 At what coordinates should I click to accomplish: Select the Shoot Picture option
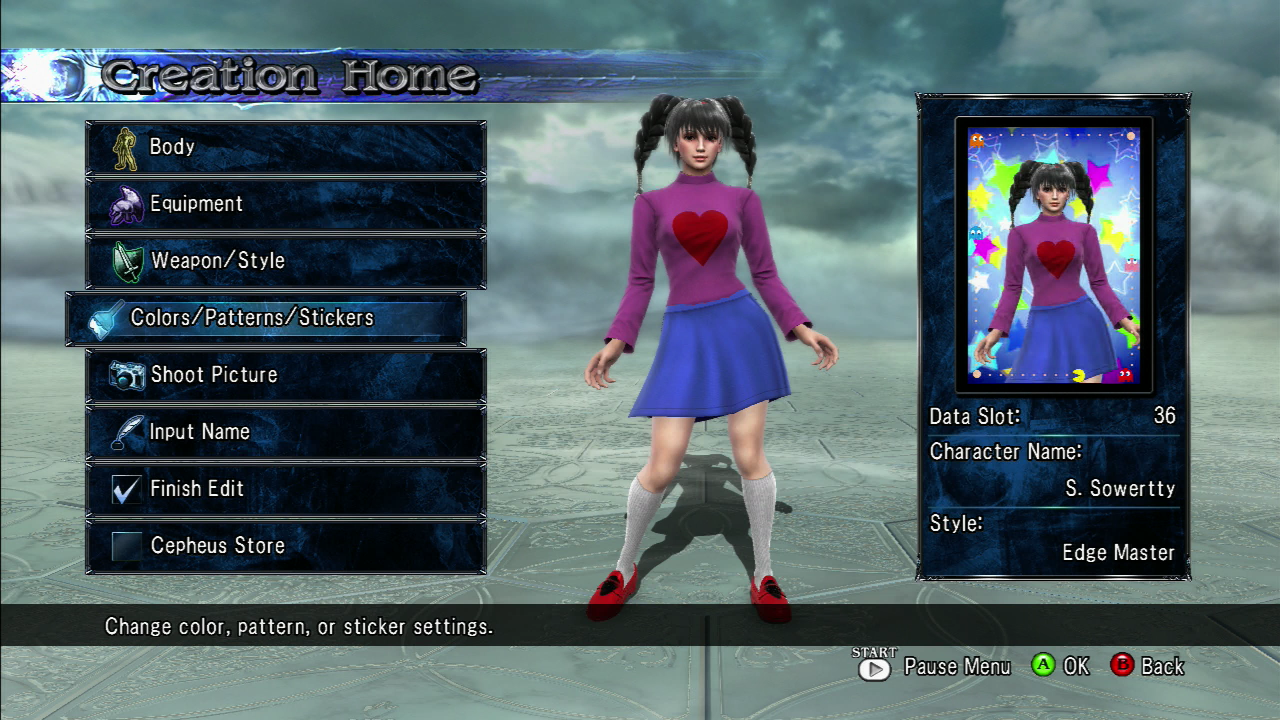286,375
